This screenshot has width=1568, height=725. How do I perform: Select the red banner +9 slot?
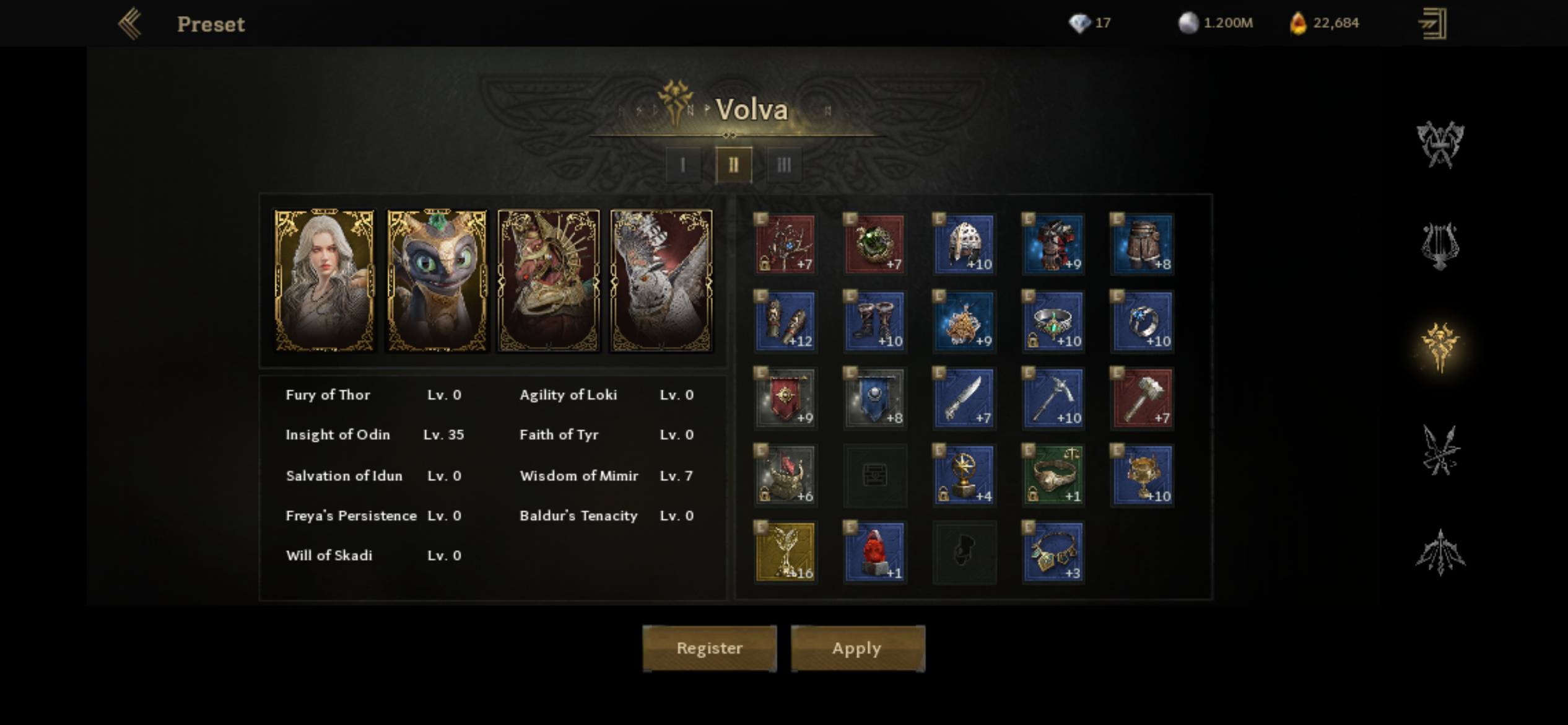[786, 398]
